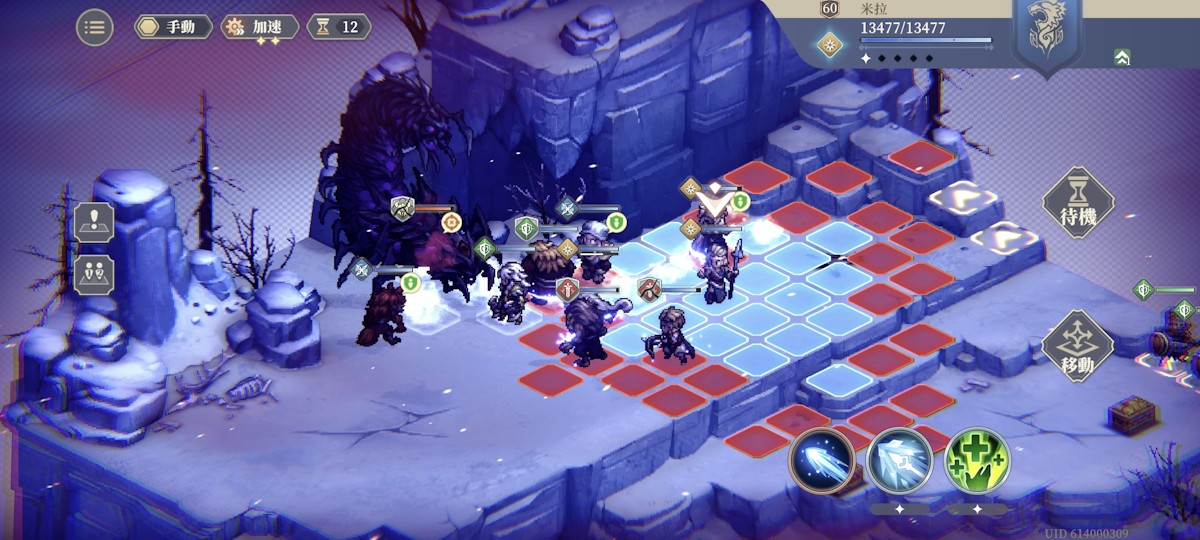Use the ice shard spear skill

899,461
